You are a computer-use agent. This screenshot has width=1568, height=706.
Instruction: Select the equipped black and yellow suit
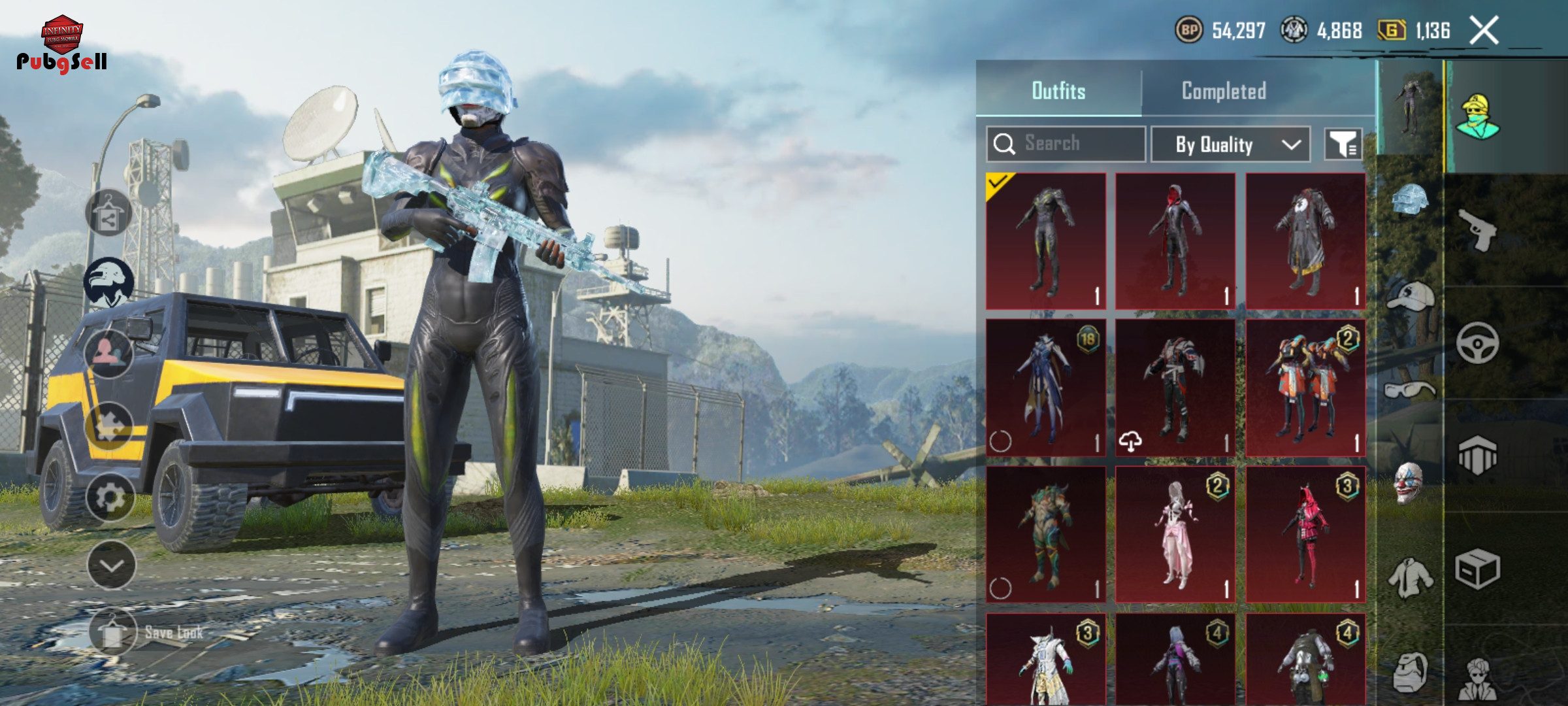pos(1045,241)
